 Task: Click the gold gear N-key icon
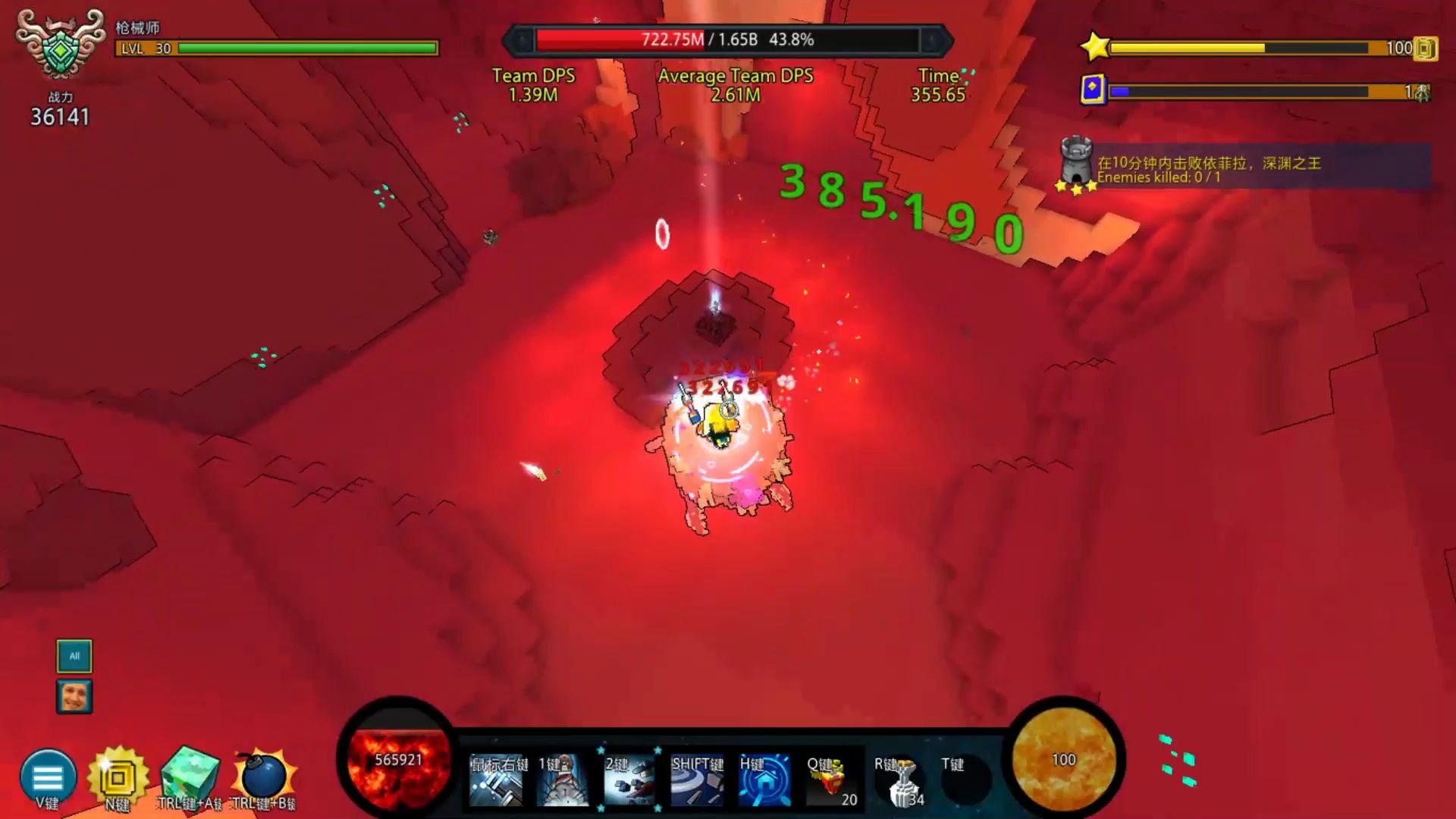[x=118, y=778]
